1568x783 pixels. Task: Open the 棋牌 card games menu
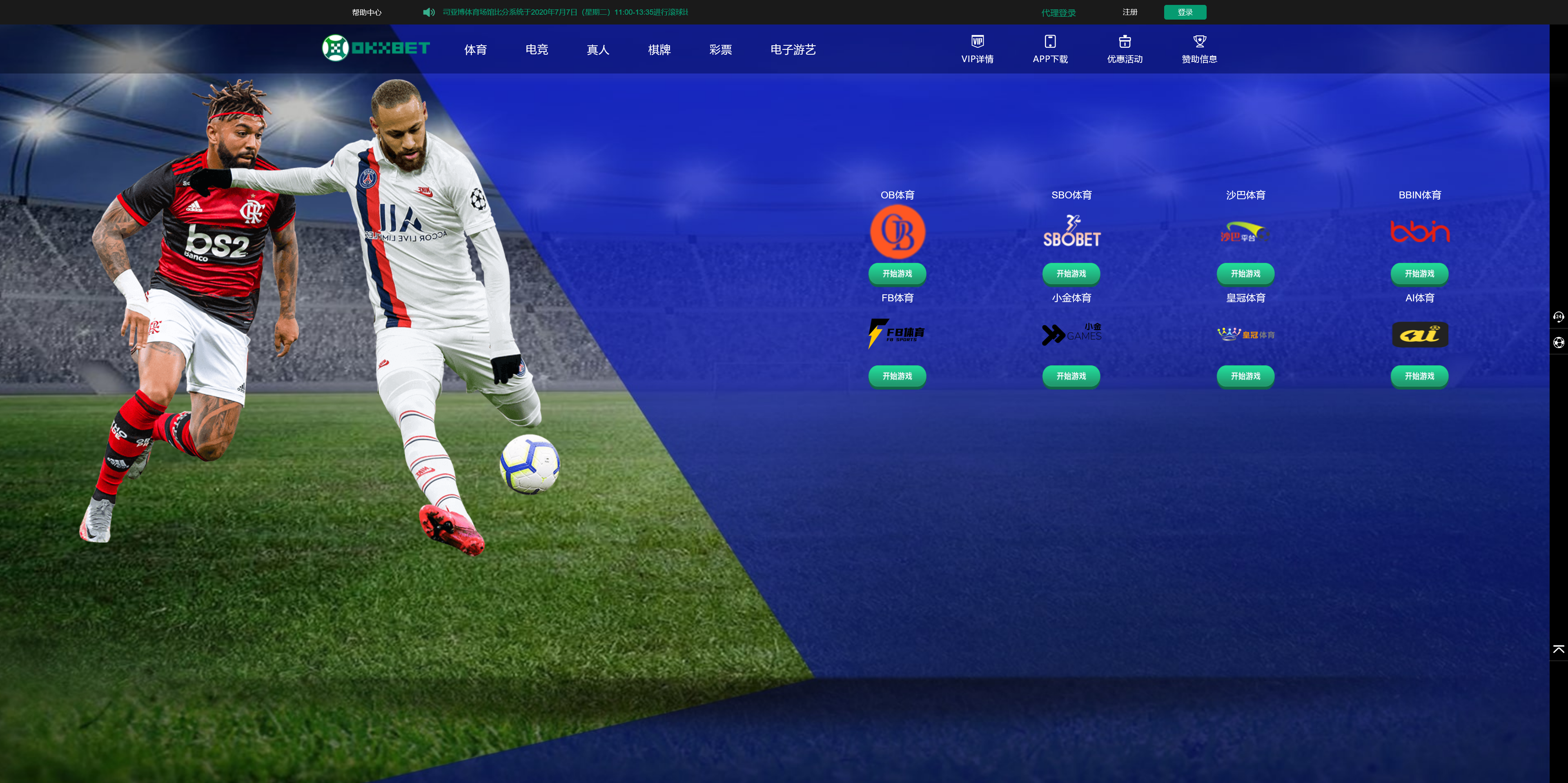click(x=659, y=50)
